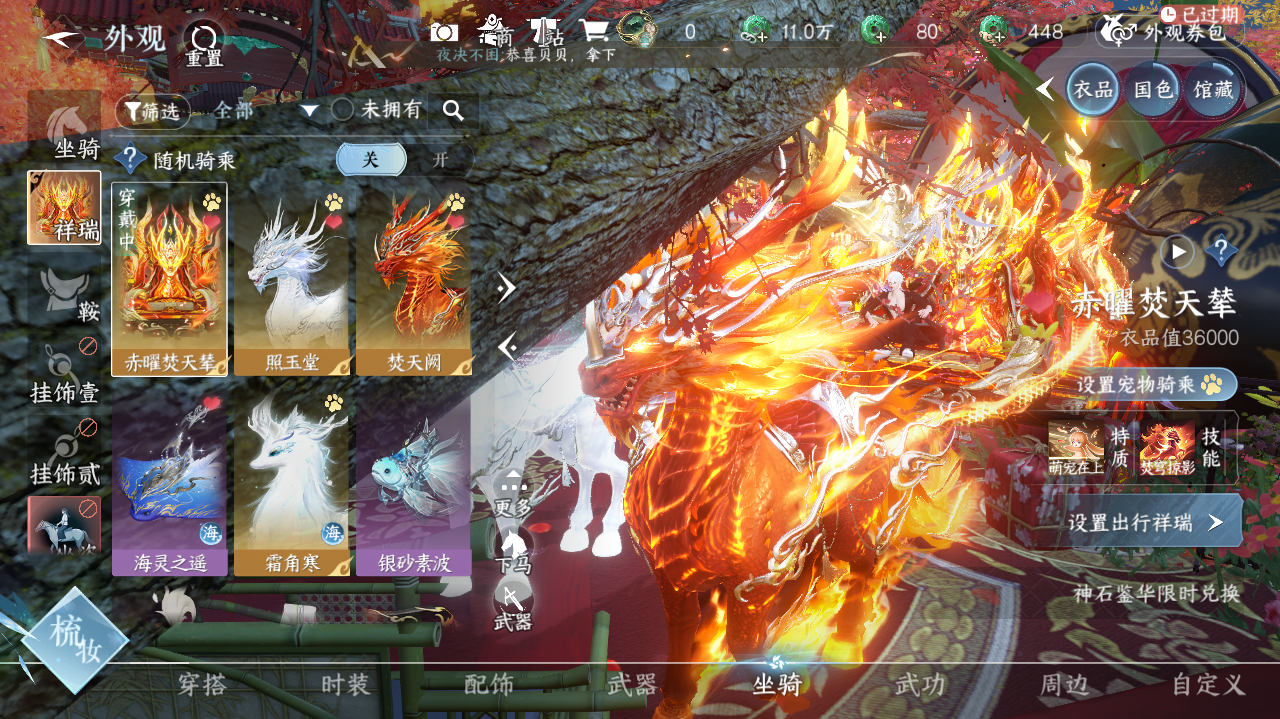Select the 照玉堂 mount card
Screen dimensions: 1280x719
click(x=292, y=279)
